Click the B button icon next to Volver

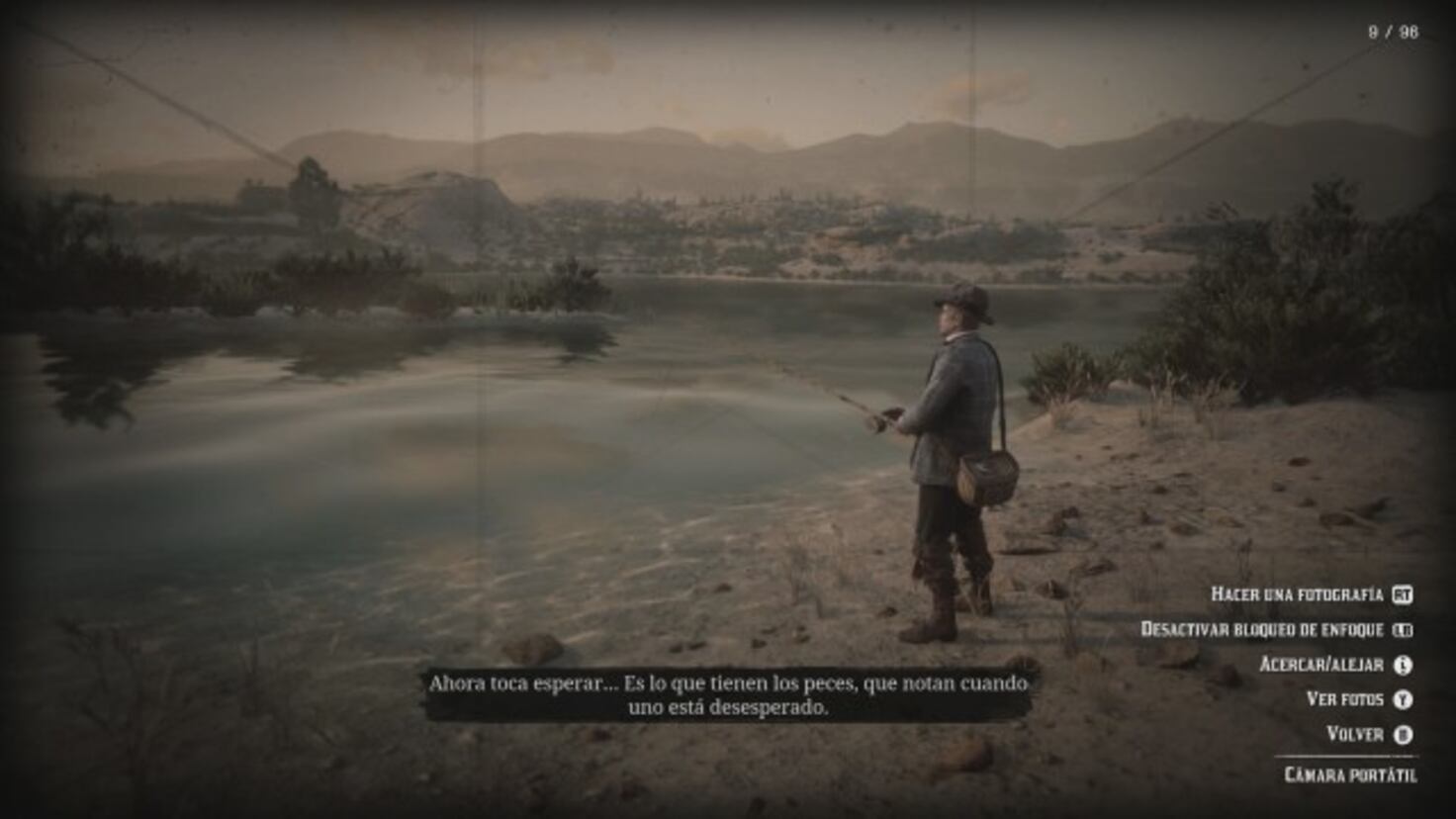1404,734
